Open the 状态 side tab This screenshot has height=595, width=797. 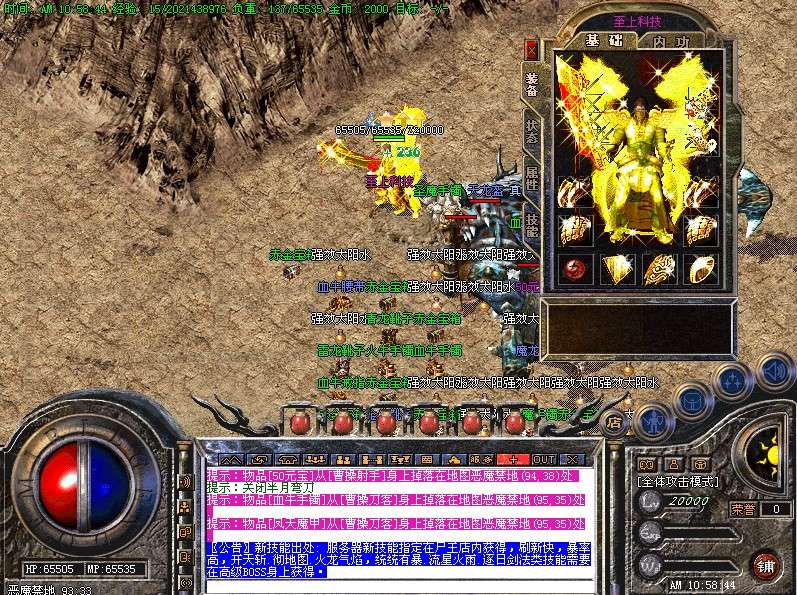532,133
